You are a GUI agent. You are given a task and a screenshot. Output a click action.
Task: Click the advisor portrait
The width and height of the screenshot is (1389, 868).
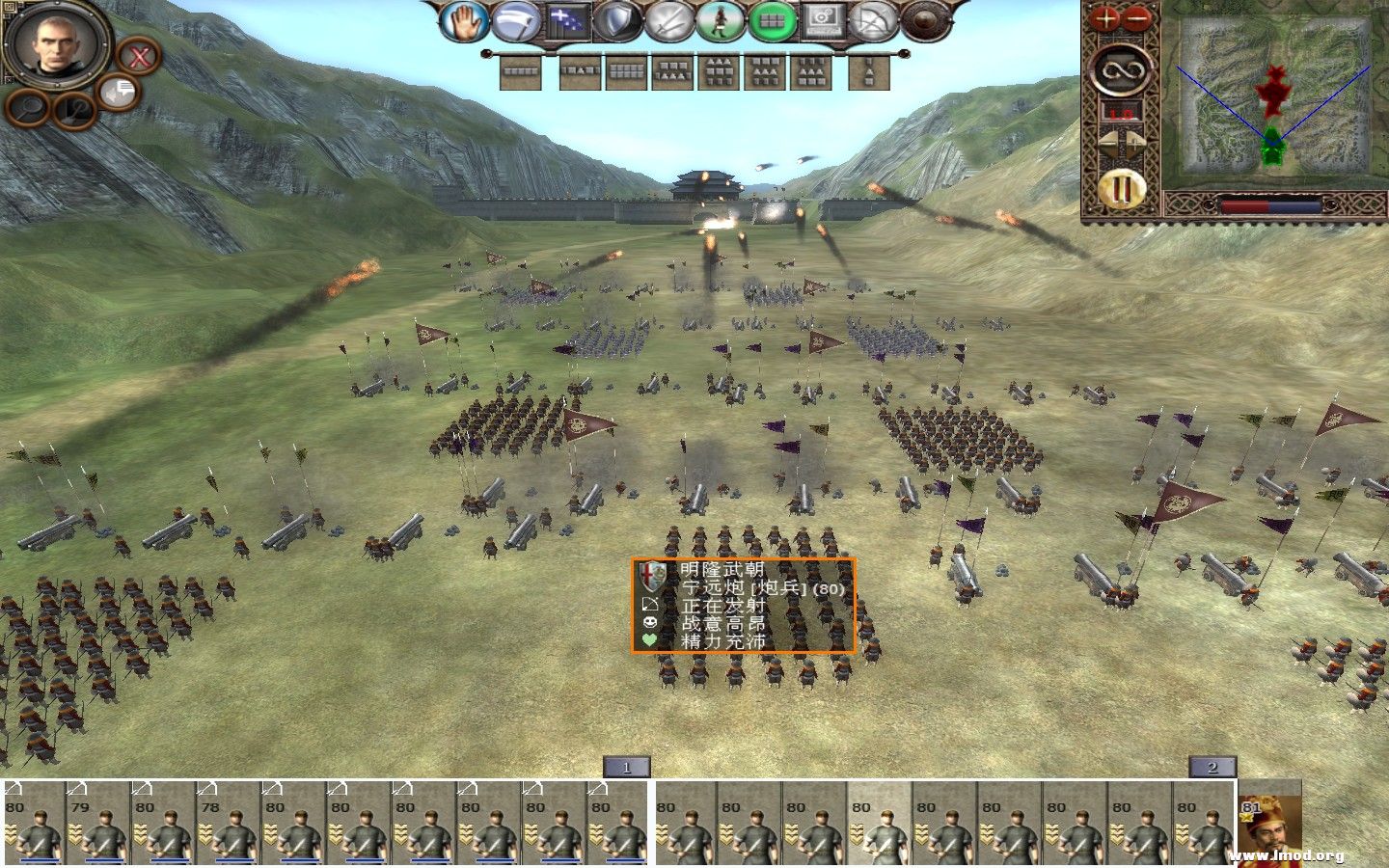[x=56, y=42]
